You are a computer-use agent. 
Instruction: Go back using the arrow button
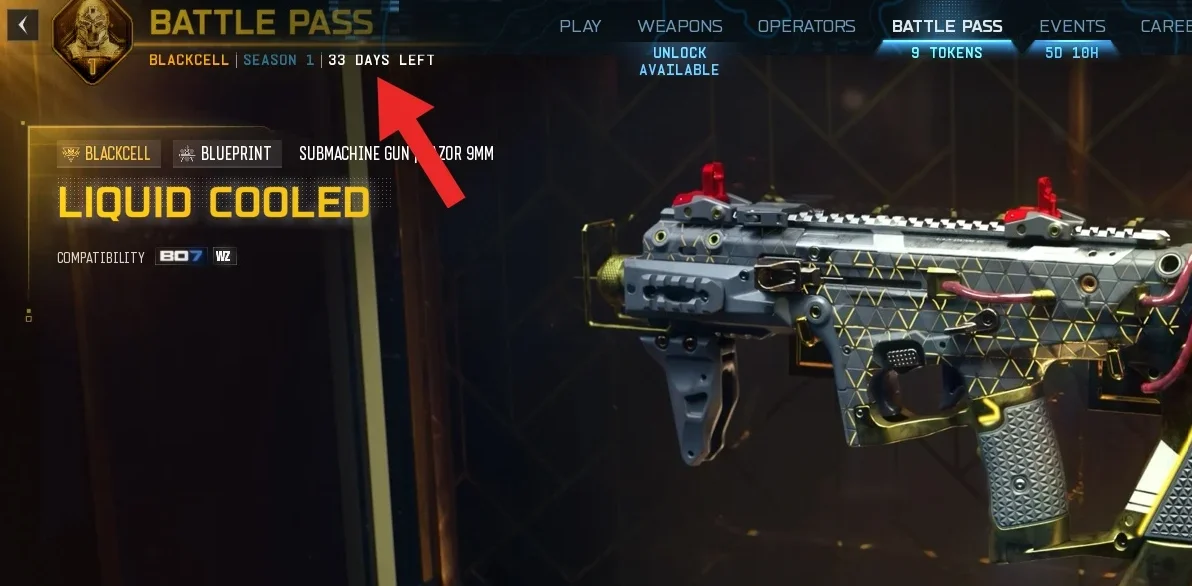click(23, 25)
